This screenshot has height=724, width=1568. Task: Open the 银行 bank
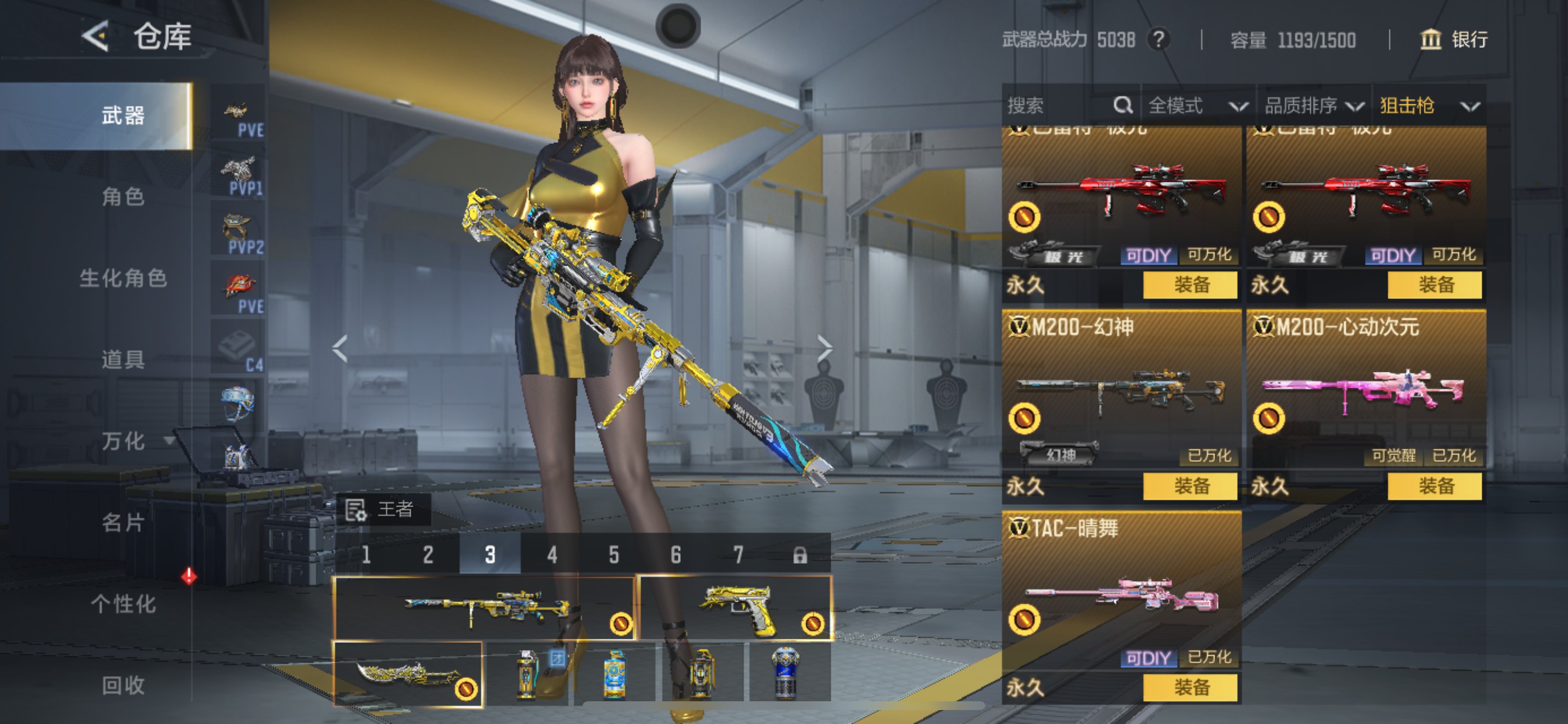pos(1455,40)
